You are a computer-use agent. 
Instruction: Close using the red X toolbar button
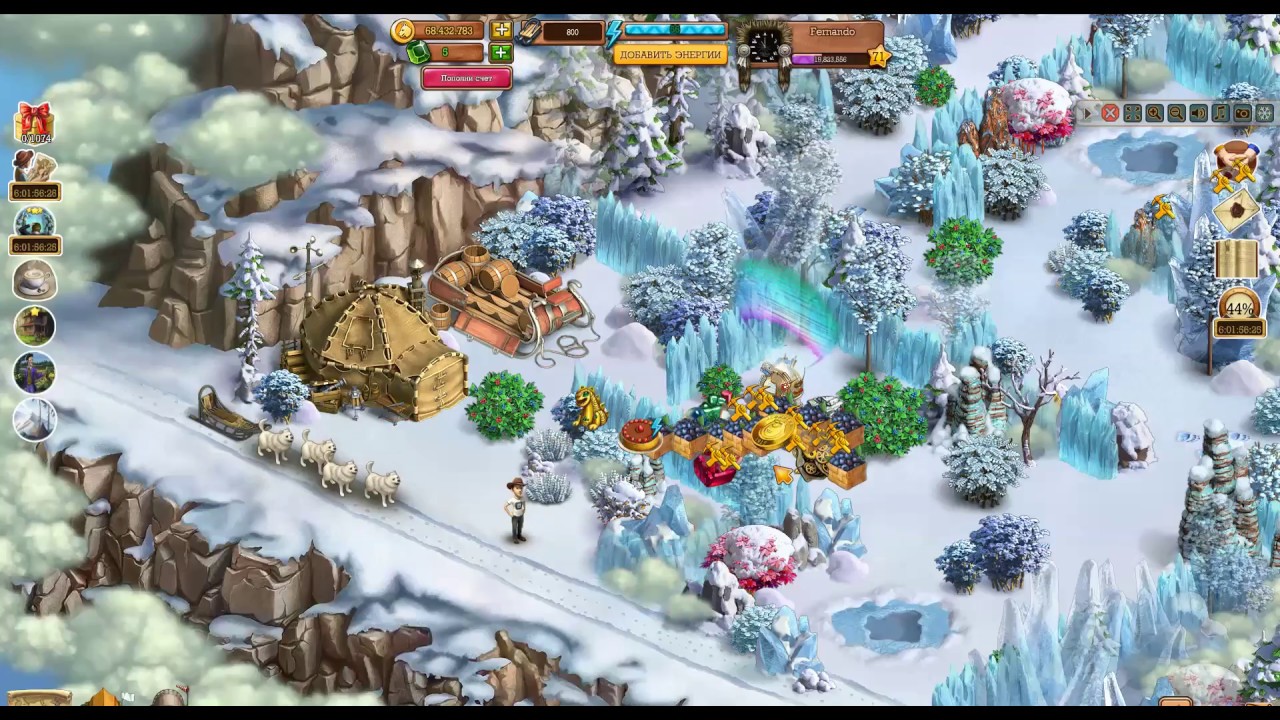click(1110, 114)
